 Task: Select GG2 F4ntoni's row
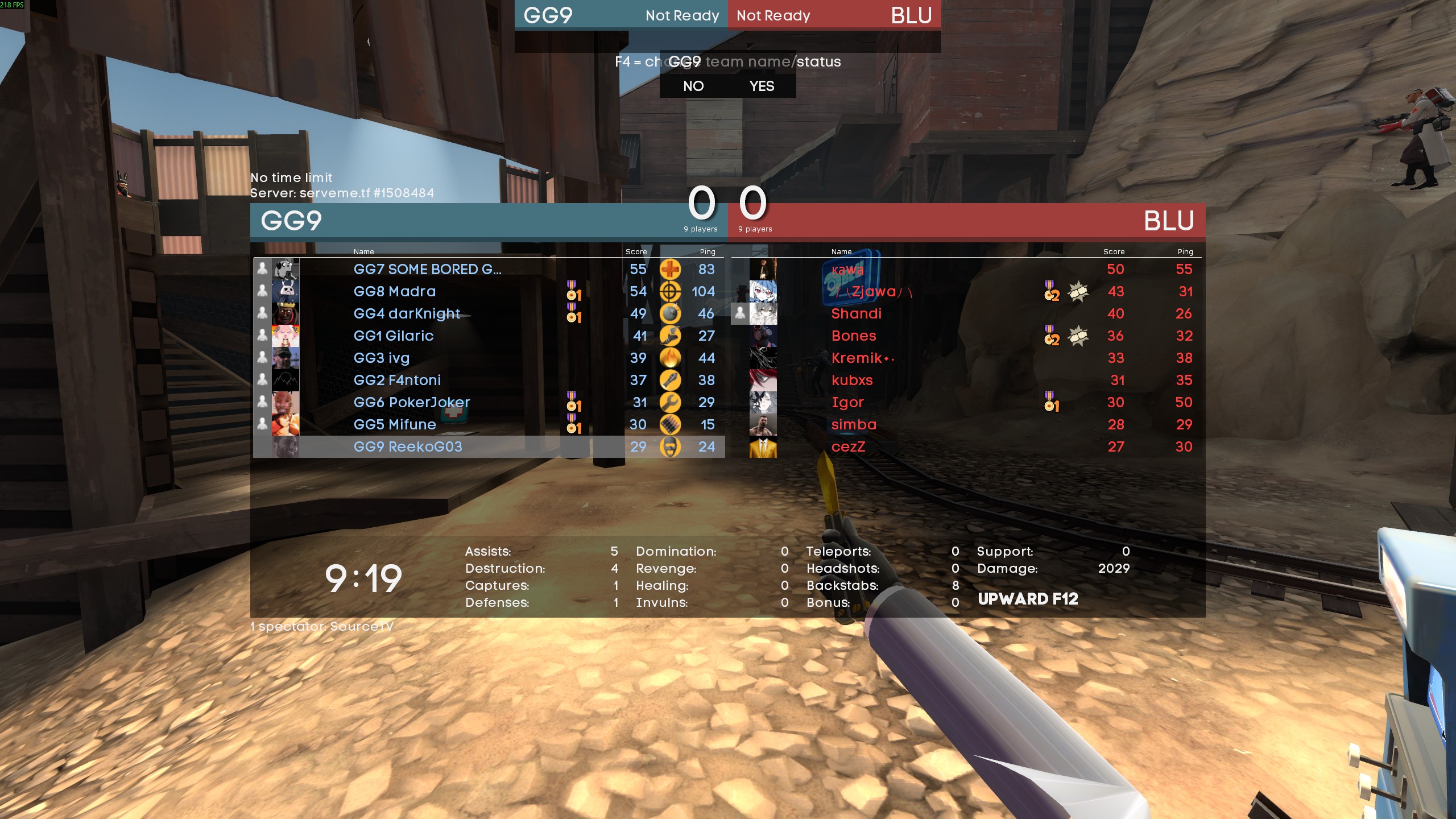pos(397,380)
